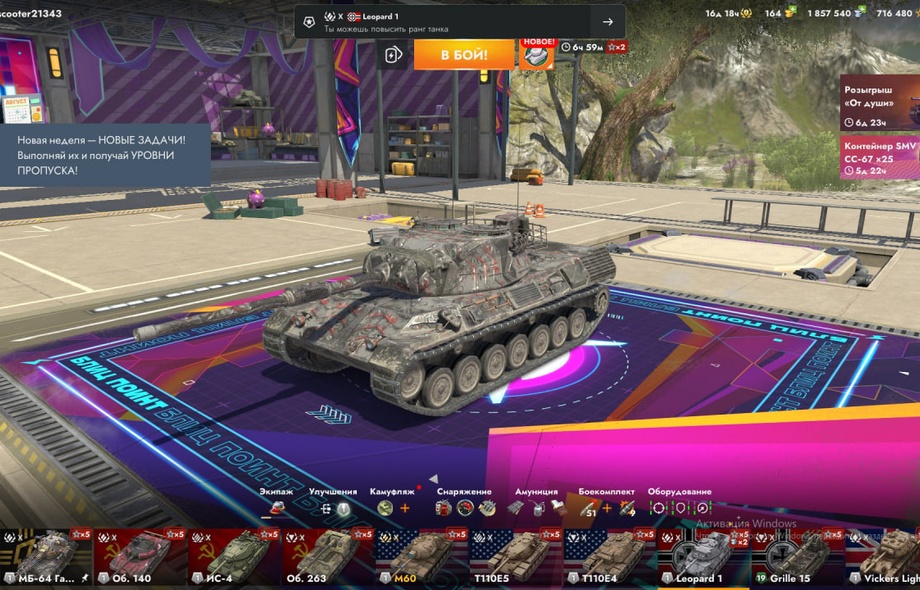Pick the Grille 15 tank from carousel
The height and width of the screenshot is (590, 920).
click(x=794, y=558)
